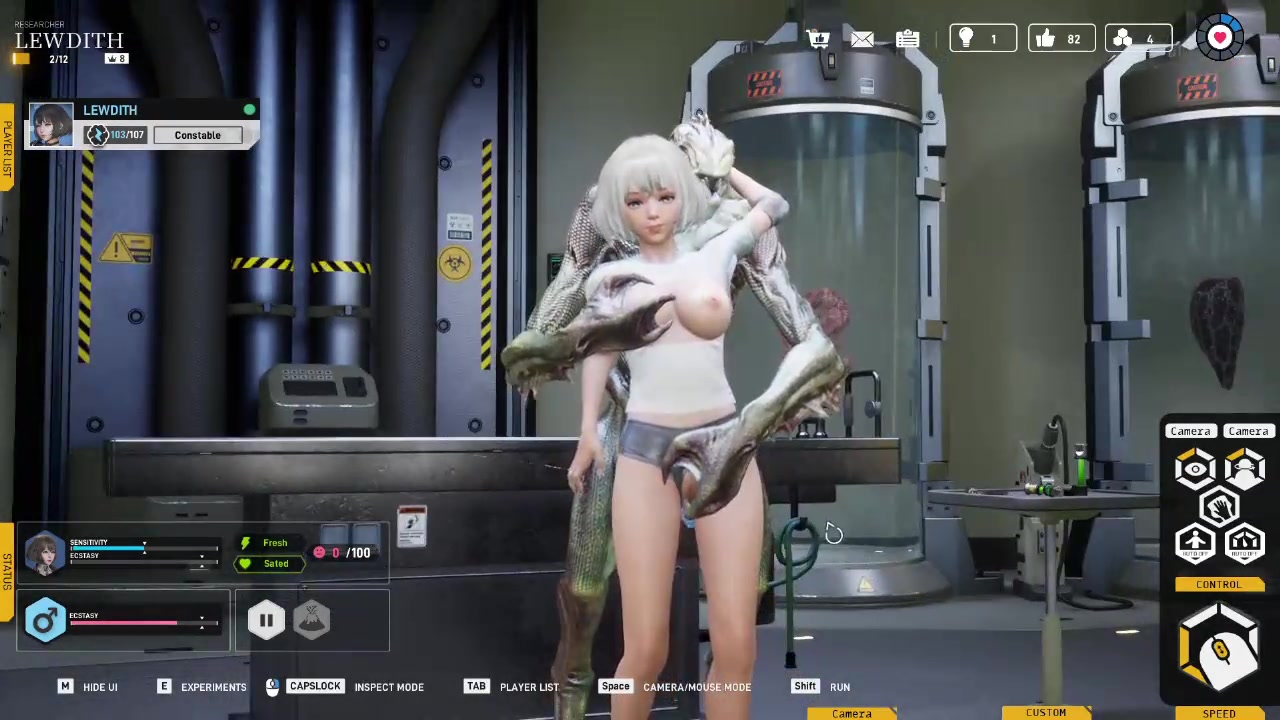Viewport: 1280px width, 720px height.
Task: Toggle the standing figure Auto Off hexagon
Action: pos(1195,543)
